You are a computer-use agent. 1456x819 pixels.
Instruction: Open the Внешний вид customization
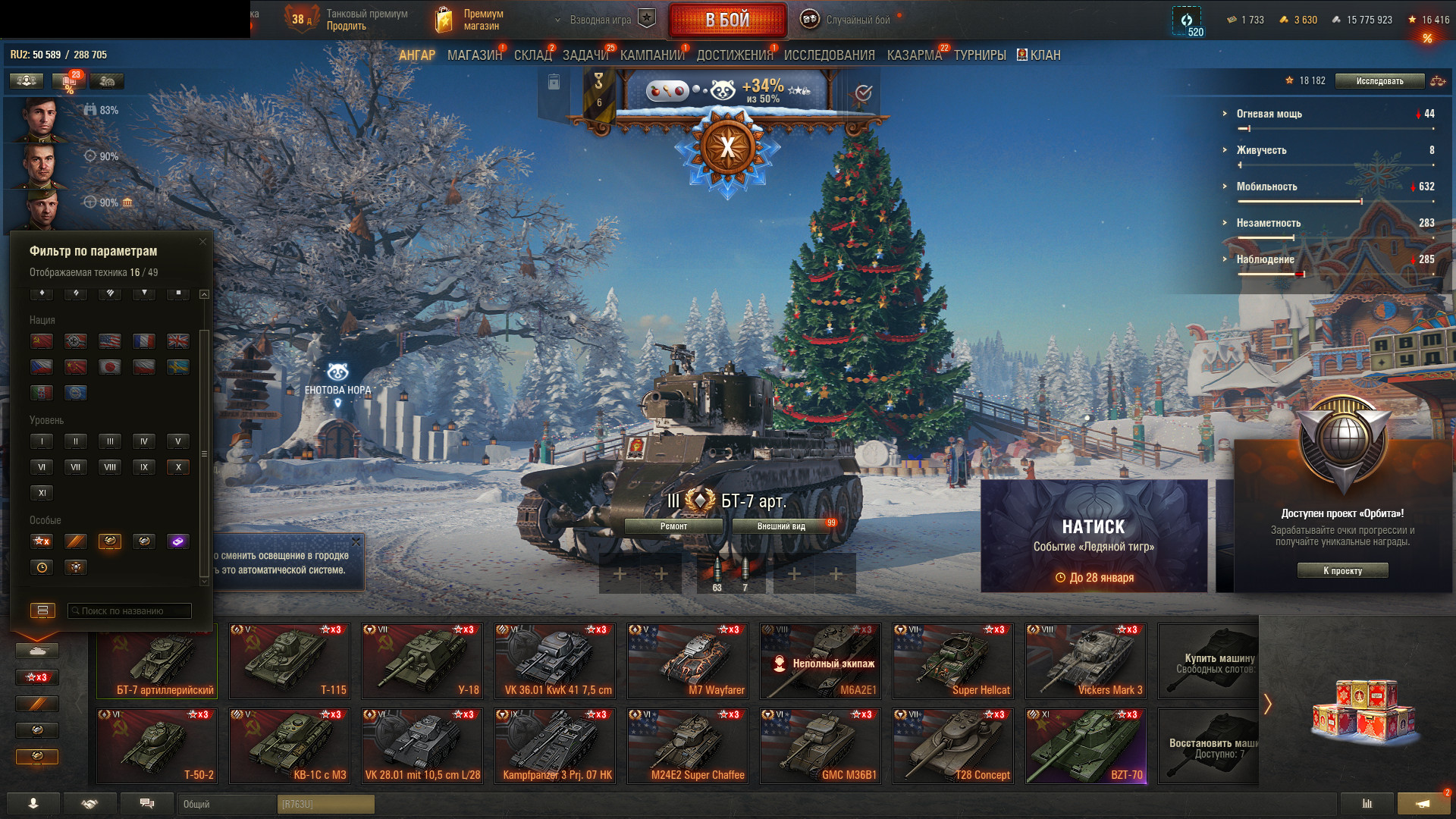point(781,526)
